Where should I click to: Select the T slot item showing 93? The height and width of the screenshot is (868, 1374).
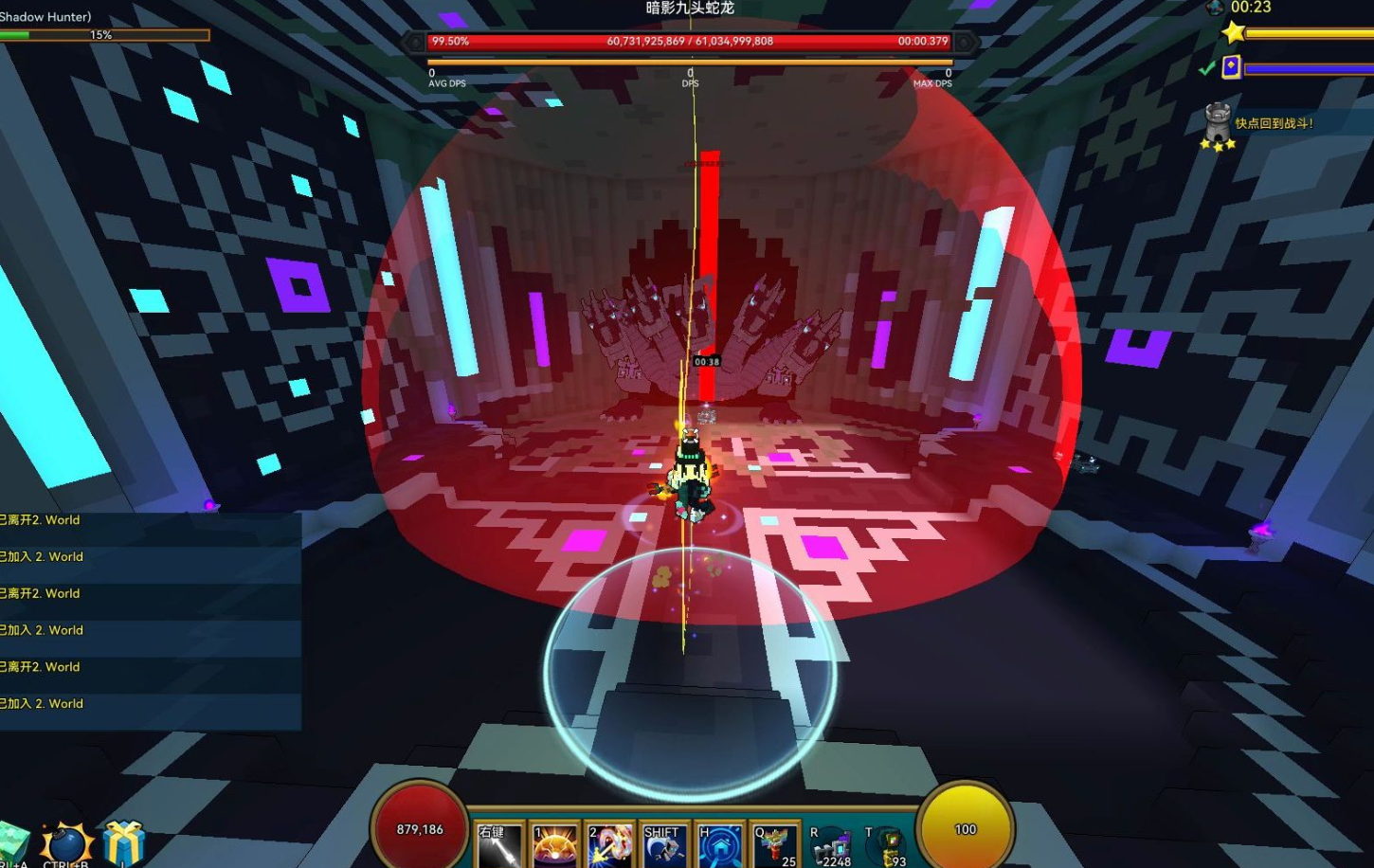tap(887, 846)
